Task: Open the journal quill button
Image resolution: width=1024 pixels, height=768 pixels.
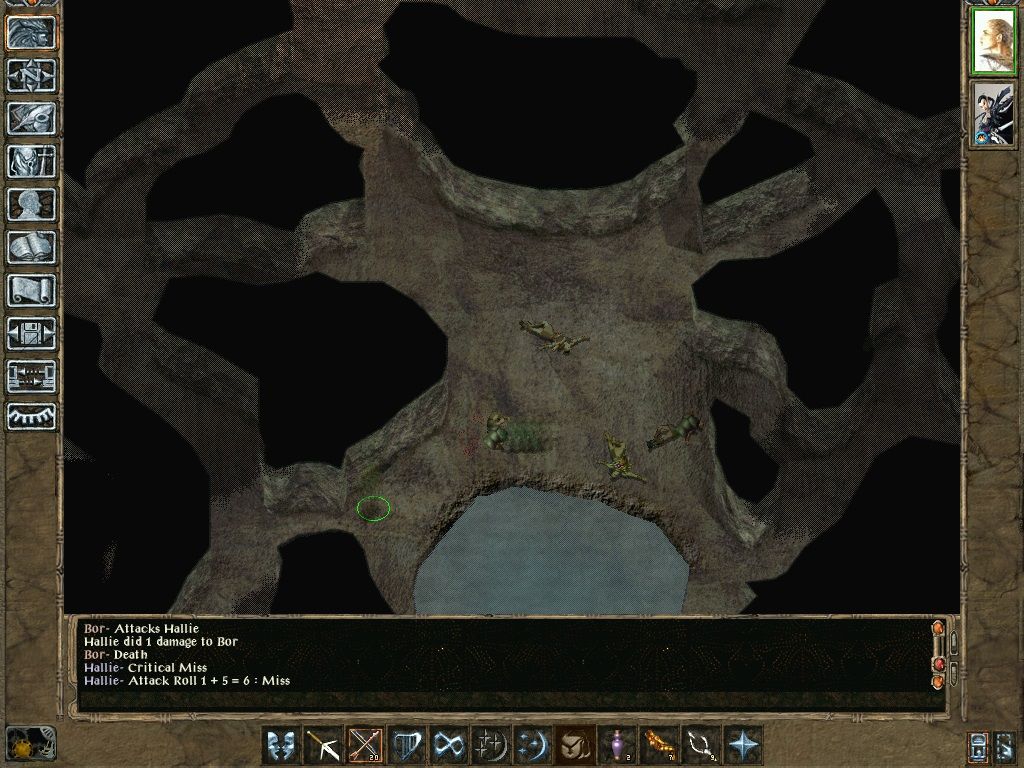Action: (31, 118)
